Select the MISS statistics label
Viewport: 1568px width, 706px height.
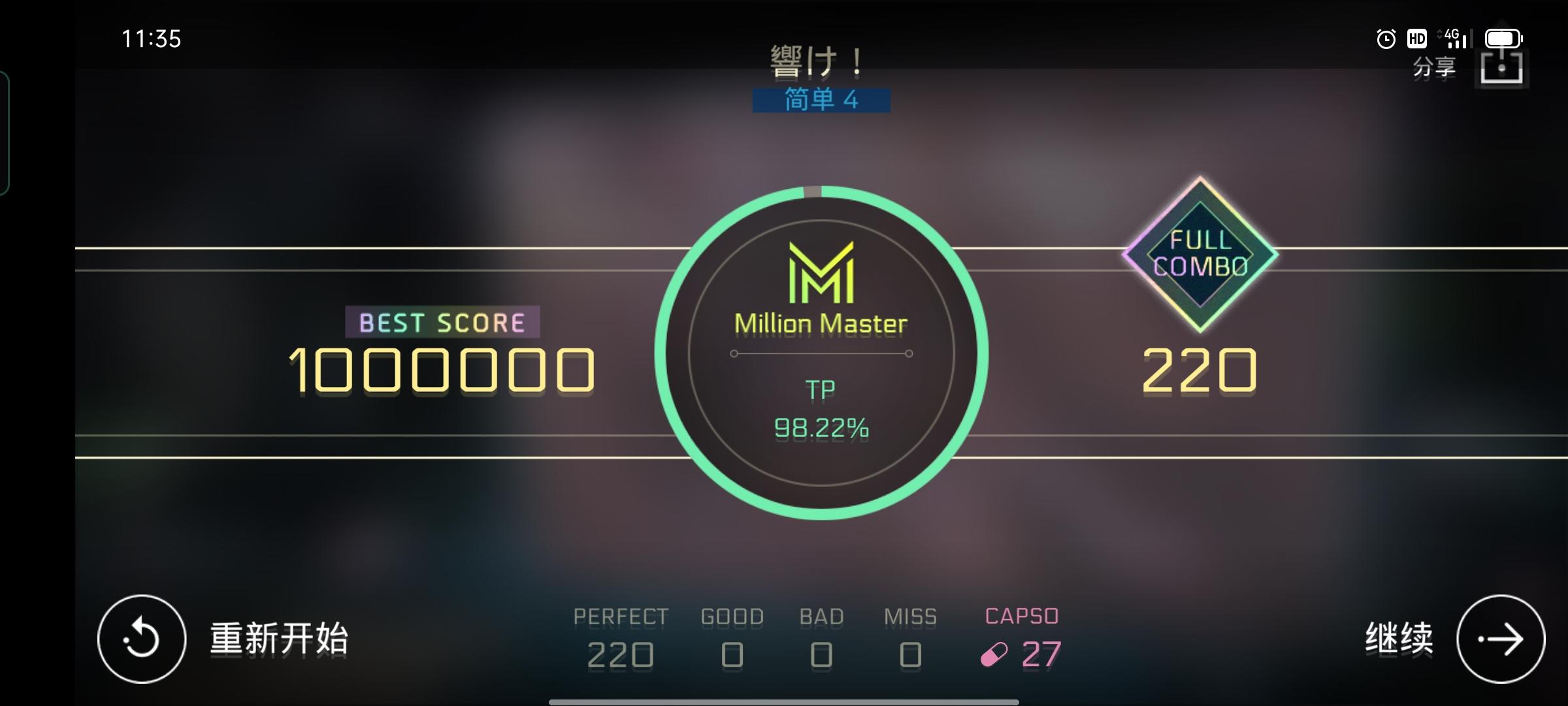[x=911, y=614]
